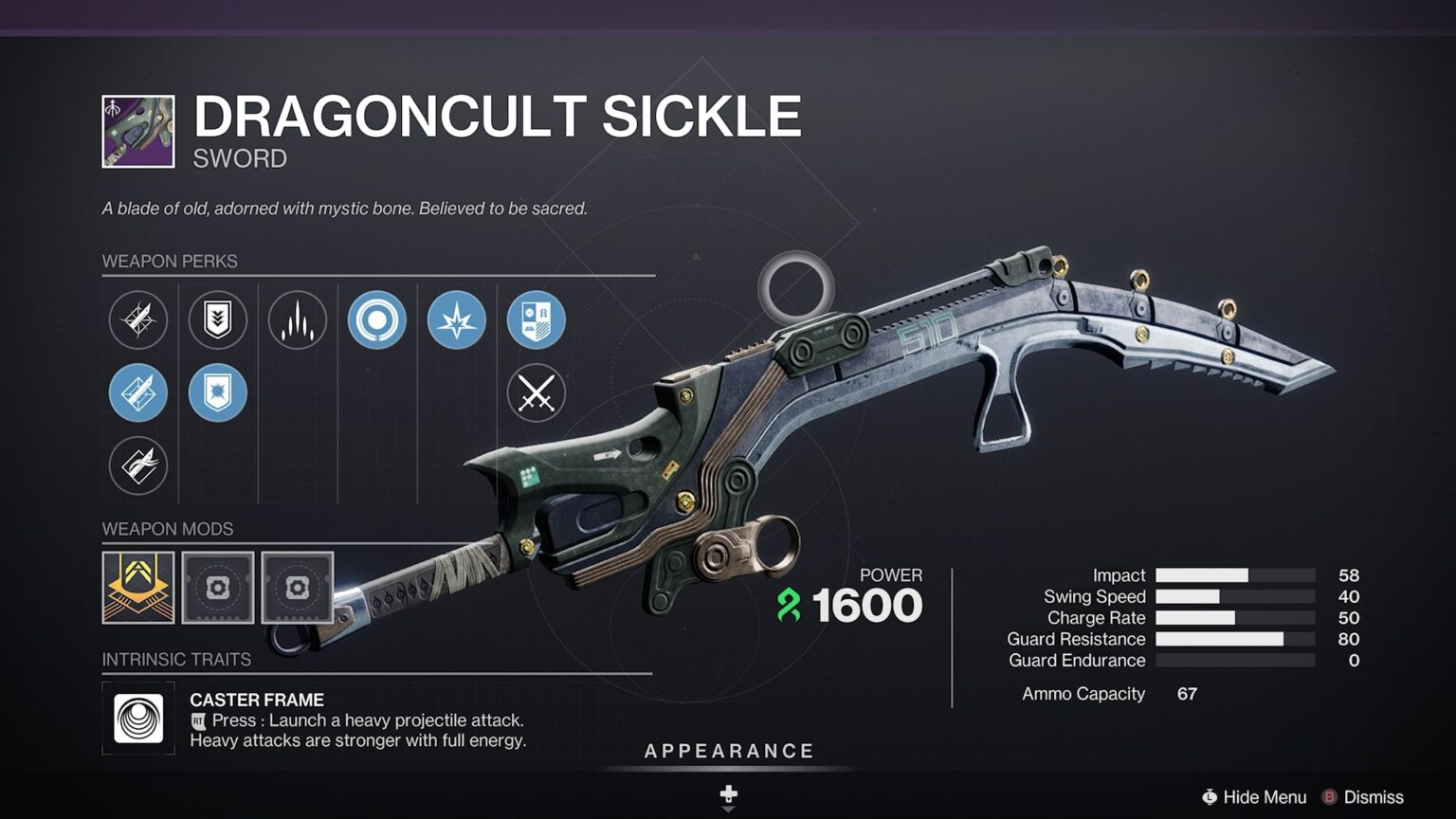Choose the crossed swords perk
1456x819 pixels.
(x=537, y=392)
